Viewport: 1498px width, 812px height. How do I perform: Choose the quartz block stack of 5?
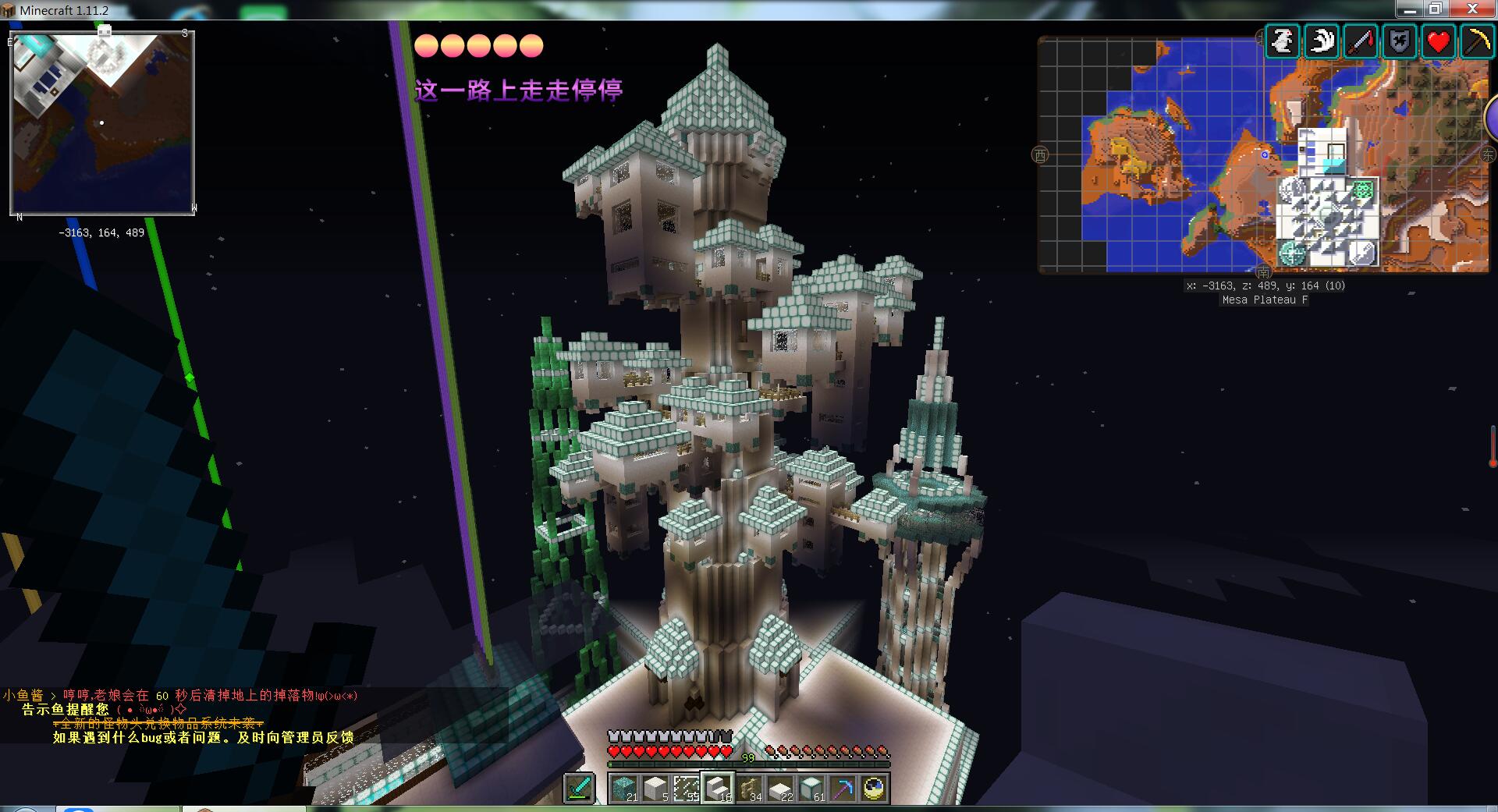pyautogui.click(x=655, y=788)
